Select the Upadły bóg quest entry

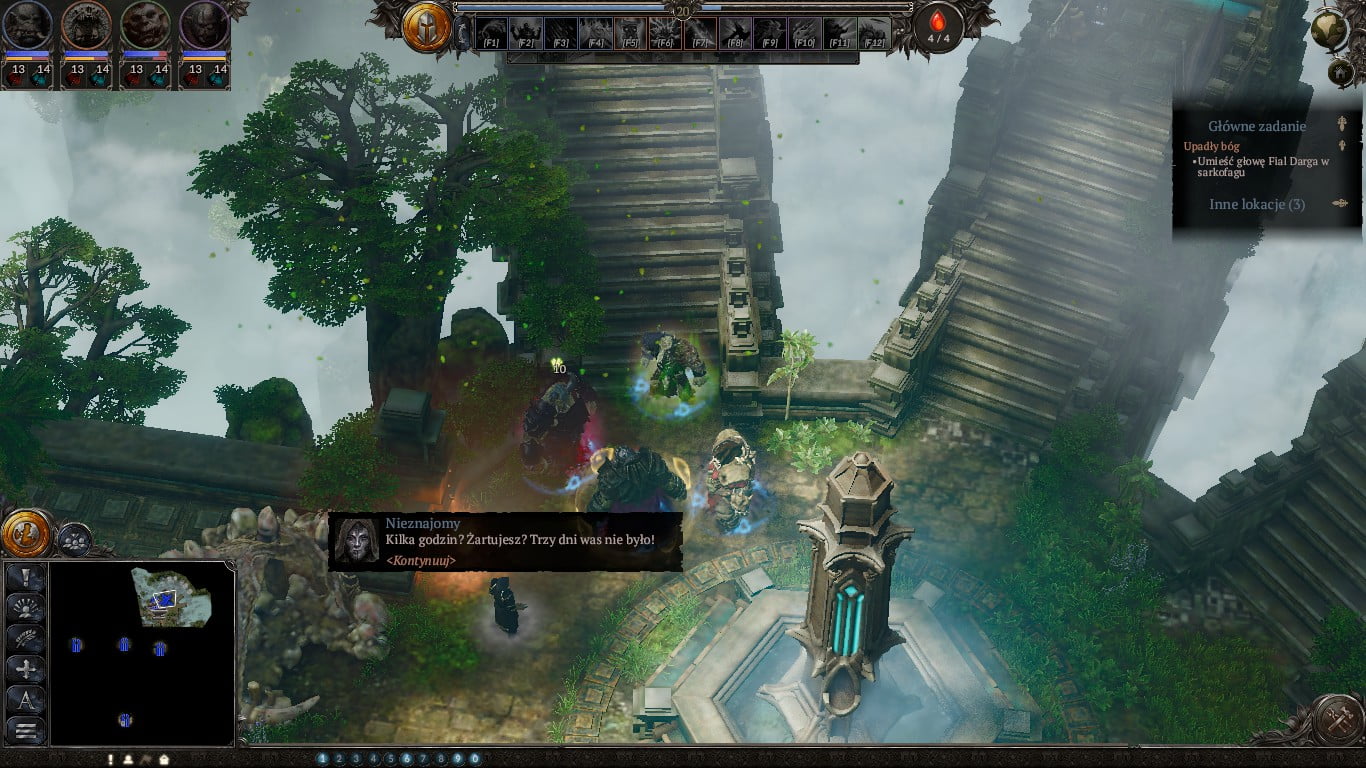tap(1211, 146)
